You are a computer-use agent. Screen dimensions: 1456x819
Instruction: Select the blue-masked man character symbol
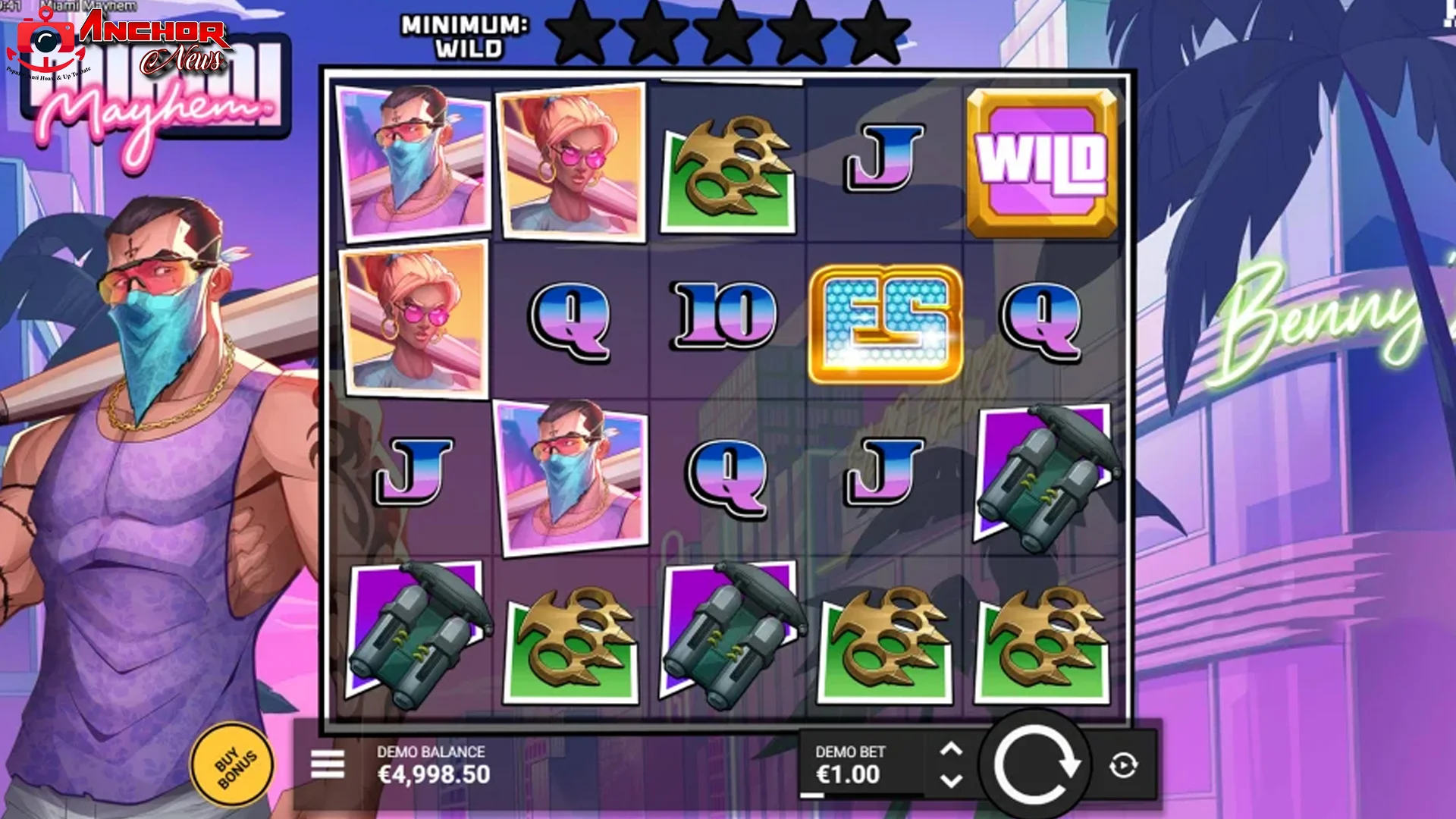click(409, 159)
